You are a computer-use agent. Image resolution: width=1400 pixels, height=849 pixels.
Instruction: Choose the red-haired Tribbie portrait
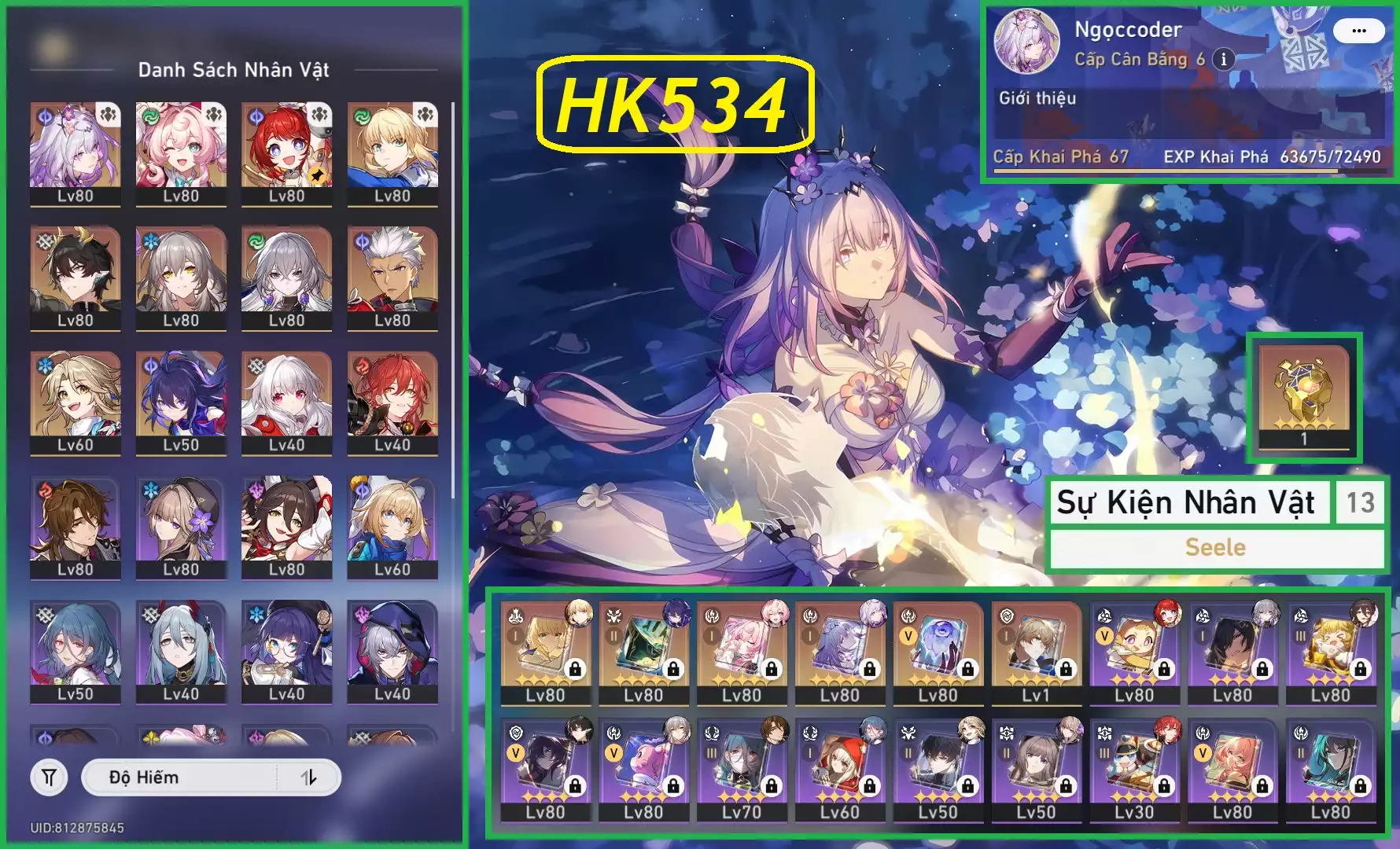[x=286, y=153]
